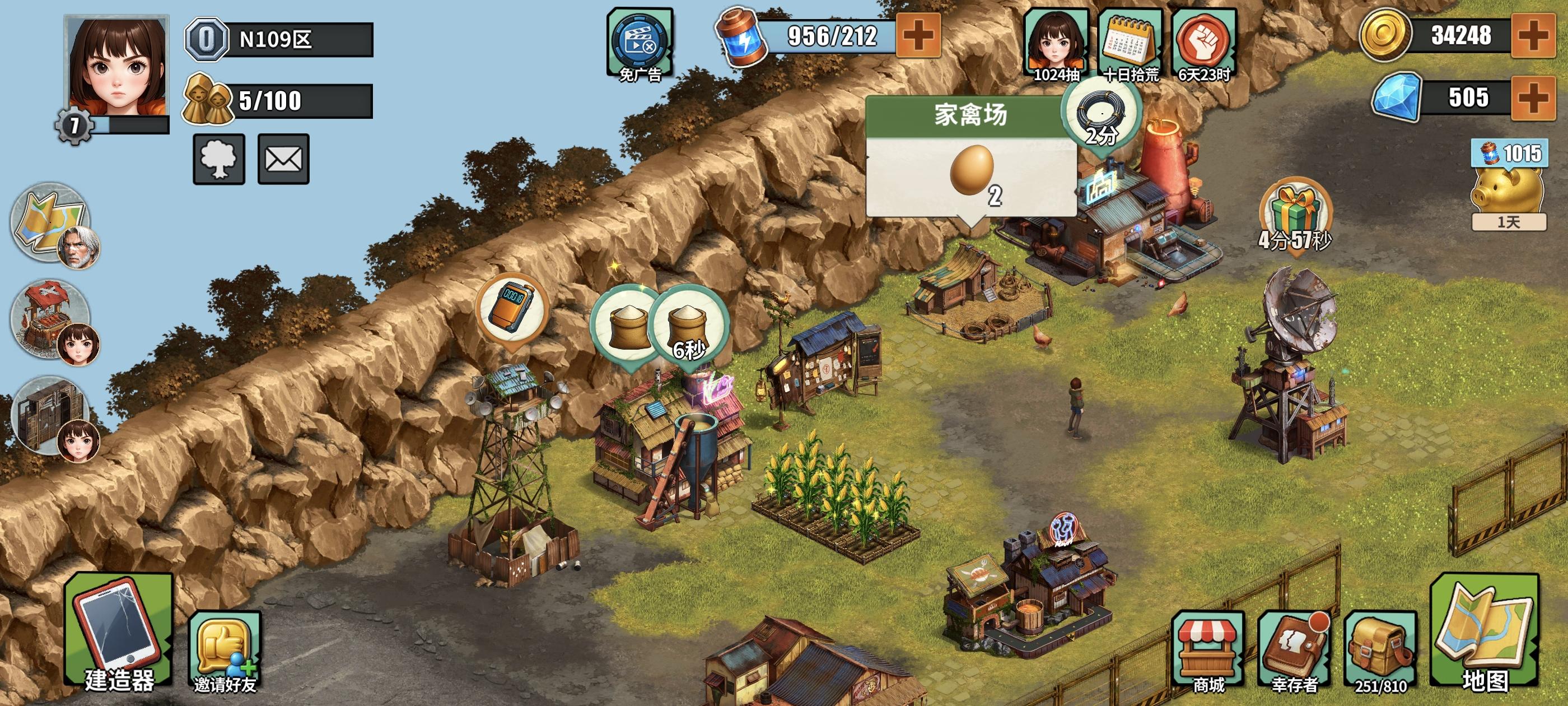Open the tree icon button
This screenshot has width=1568, height=706.
(x=218, y=160)
